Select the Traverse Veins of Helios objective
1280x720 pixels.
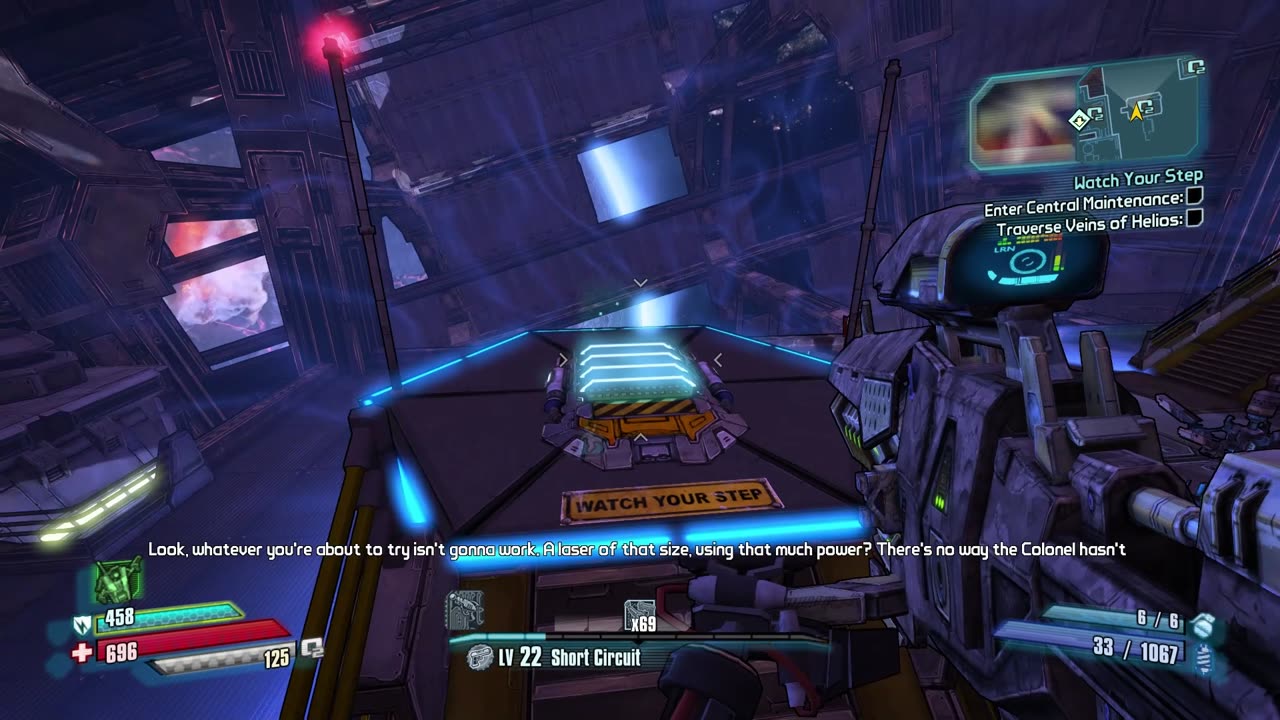[x=1090, y=228]
